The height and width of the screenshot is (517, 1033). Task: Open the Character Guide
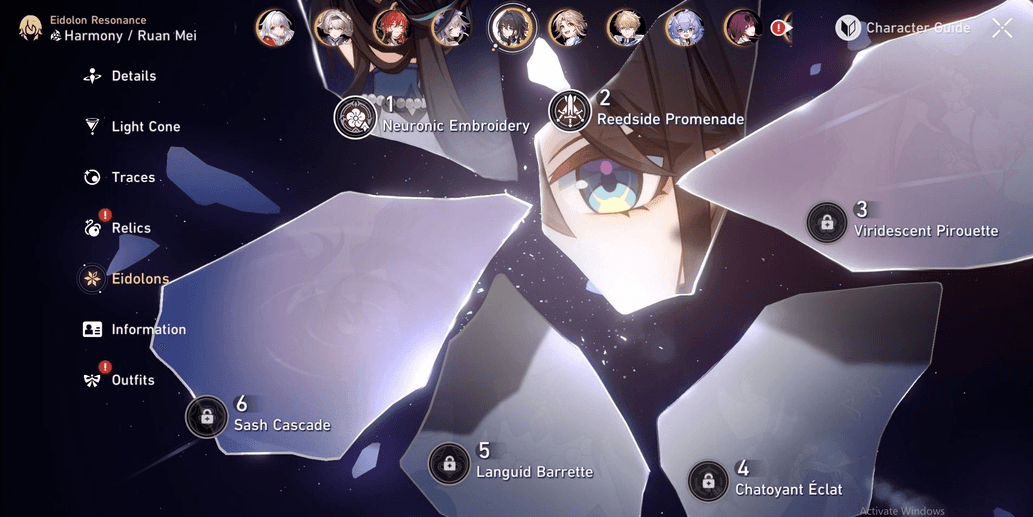(903, 28)
